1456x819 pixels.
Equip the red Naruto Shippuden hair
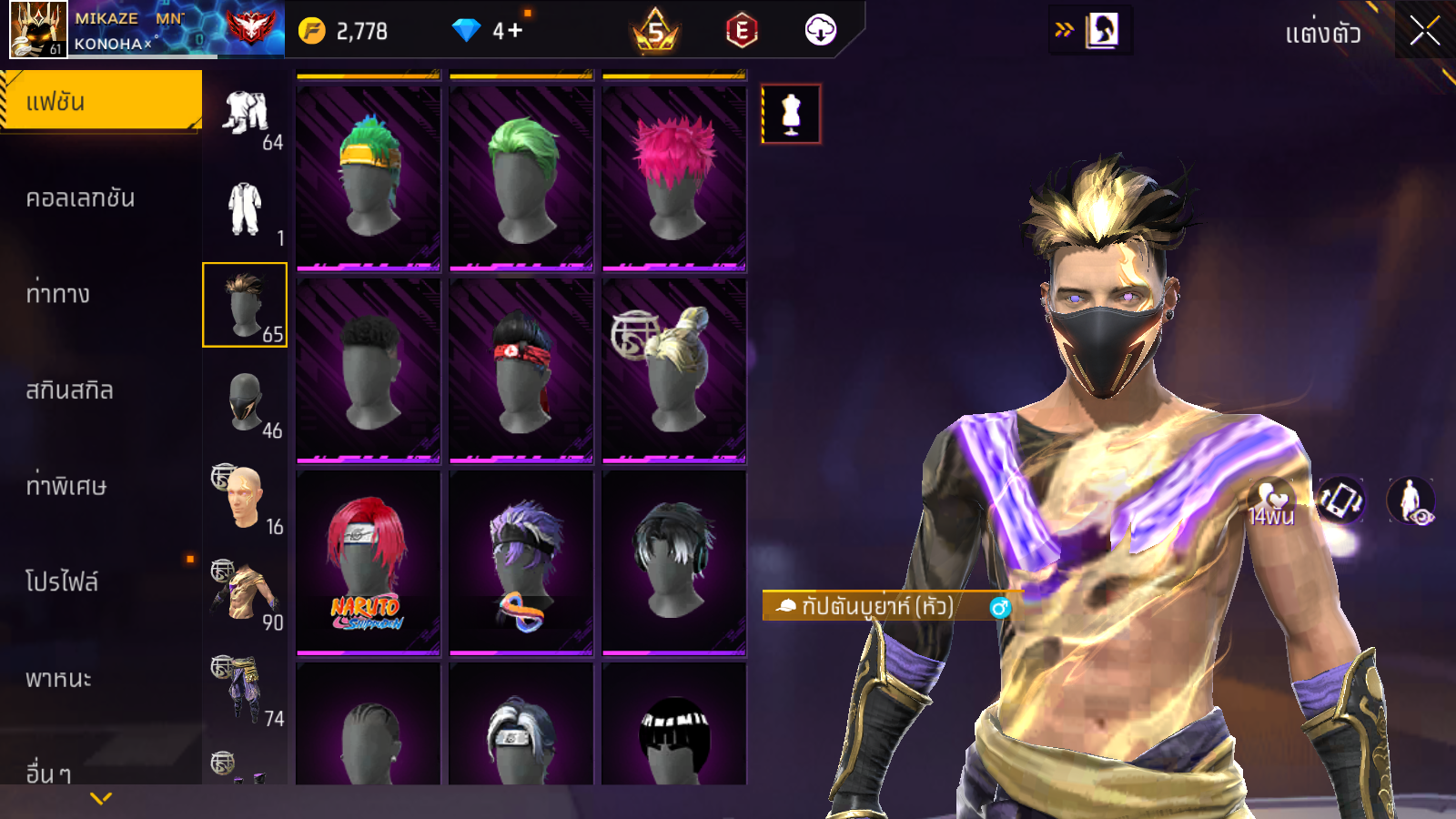[369, 561]
